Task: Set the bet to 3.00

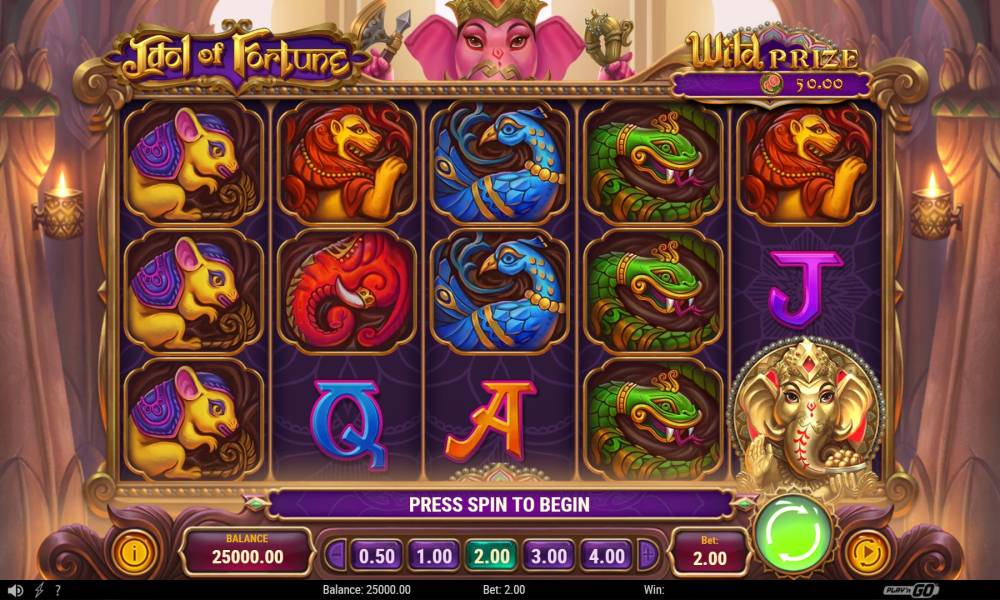Action: click(549, 555)
